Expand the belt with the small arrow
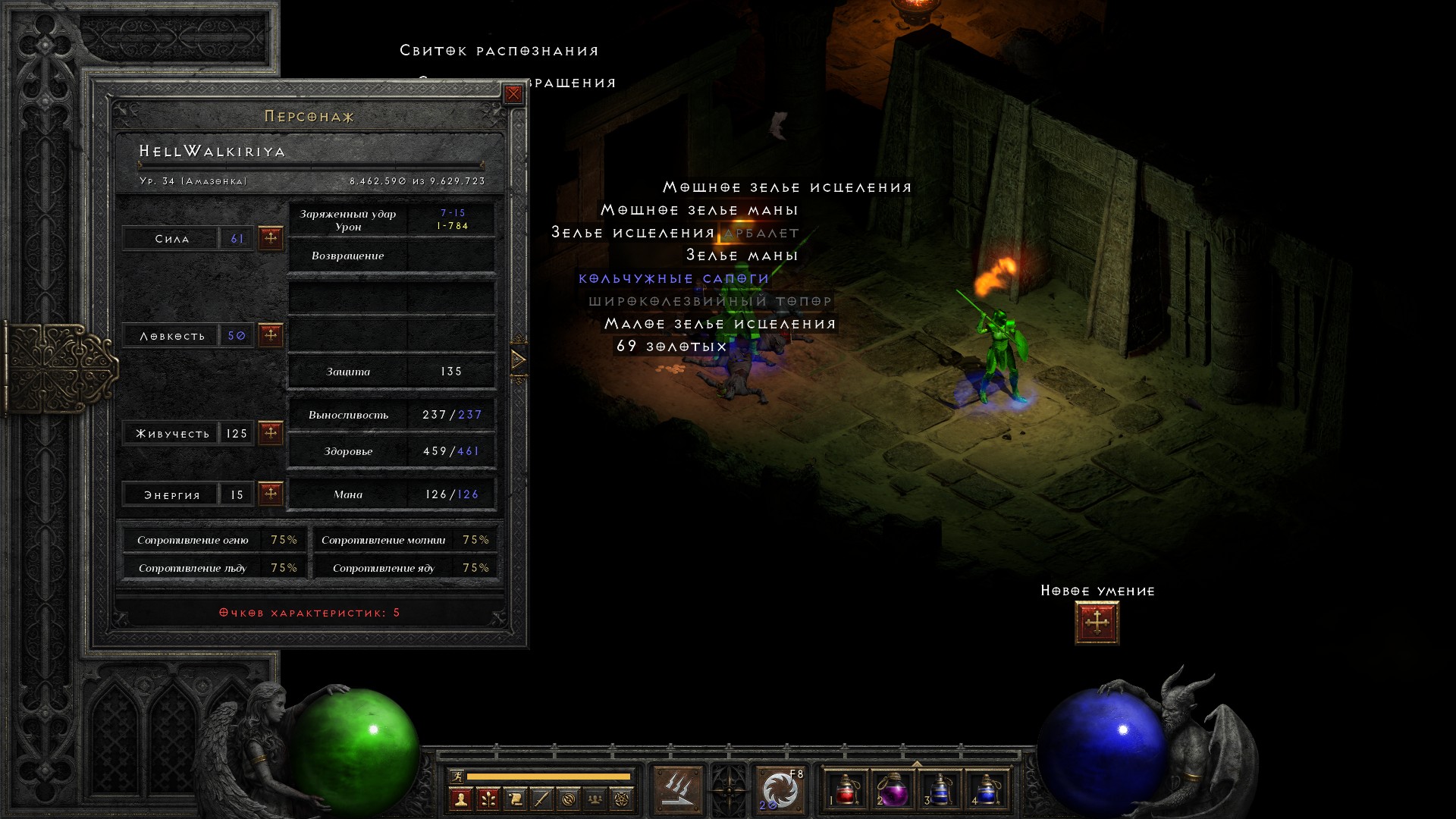 point(917,764)
